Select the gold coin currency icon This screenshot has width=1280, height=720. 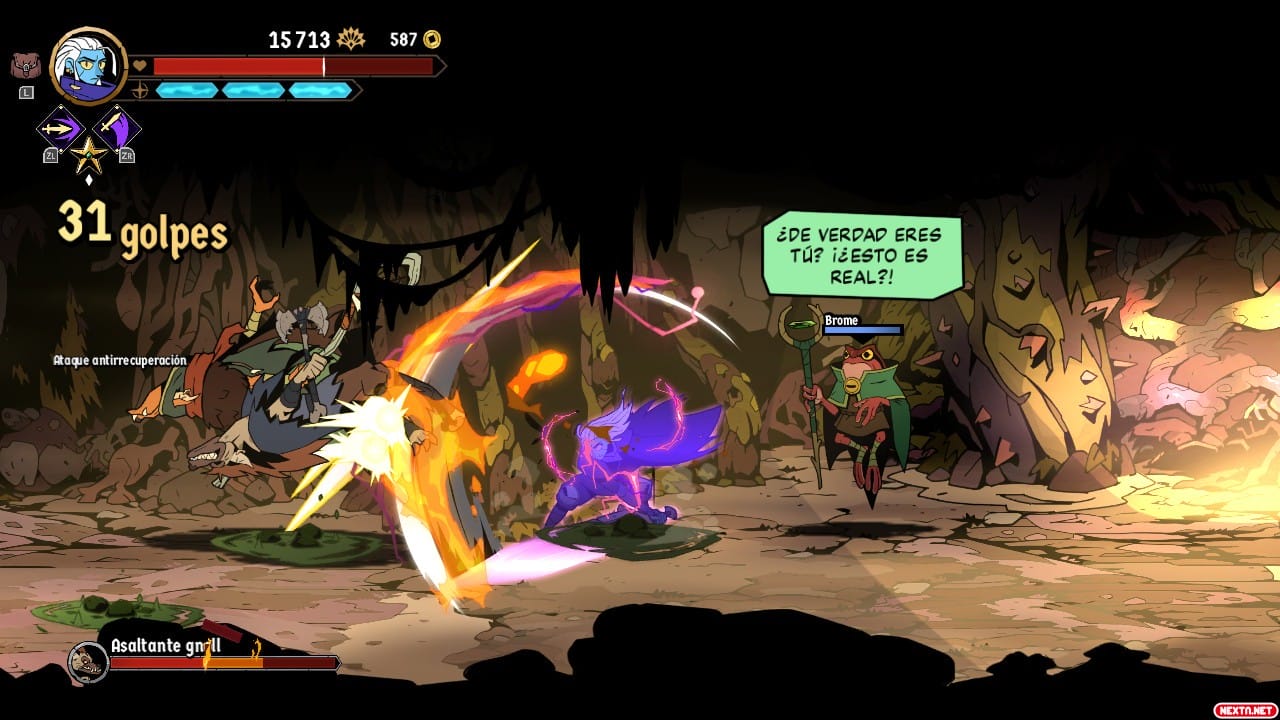point(432,40)
